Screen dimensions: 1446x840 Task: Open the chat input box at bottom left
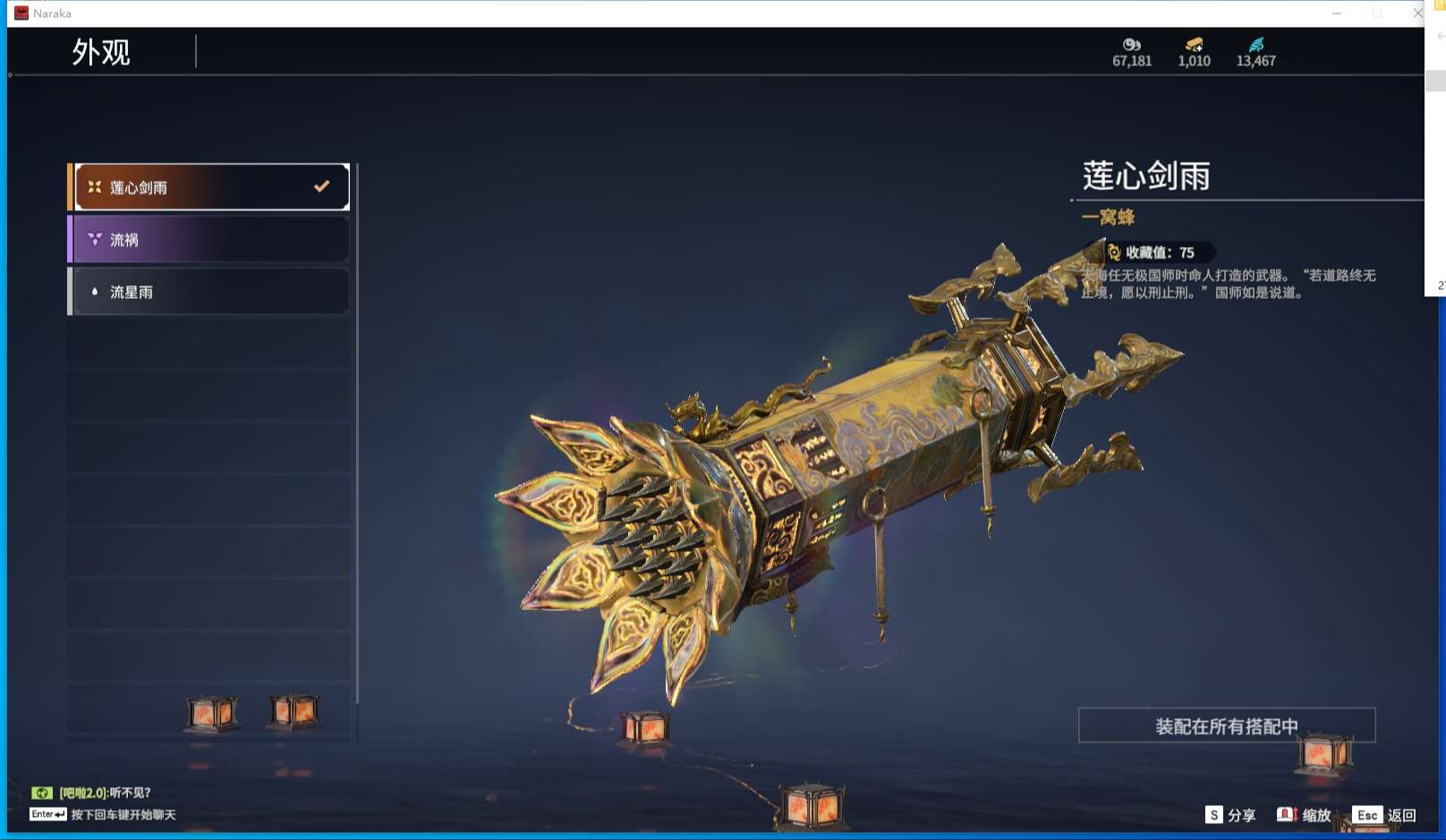pyautogui.click(x=103, y=815)
